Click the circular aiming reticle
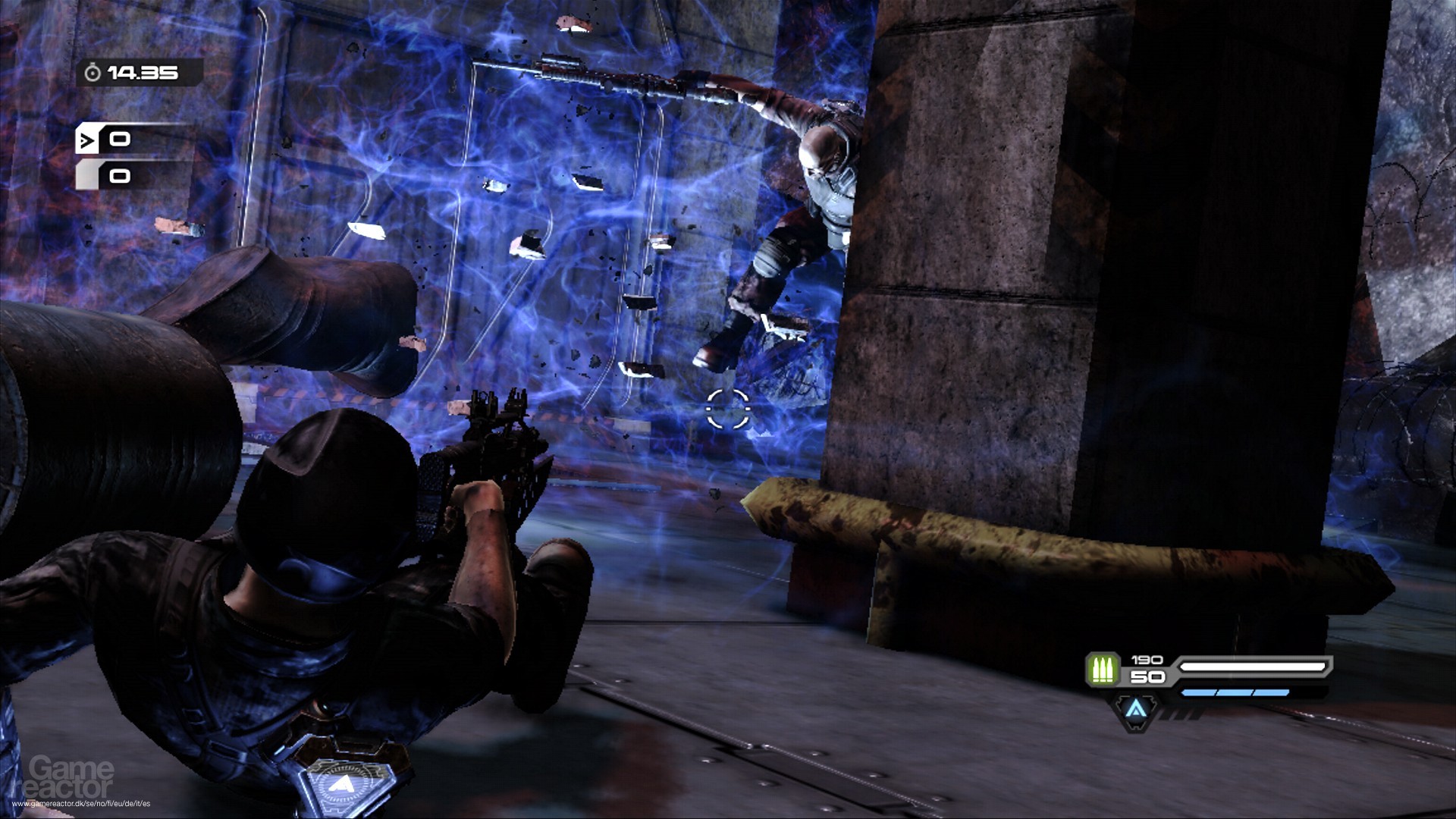1456x819 pixels. (729, 407)
